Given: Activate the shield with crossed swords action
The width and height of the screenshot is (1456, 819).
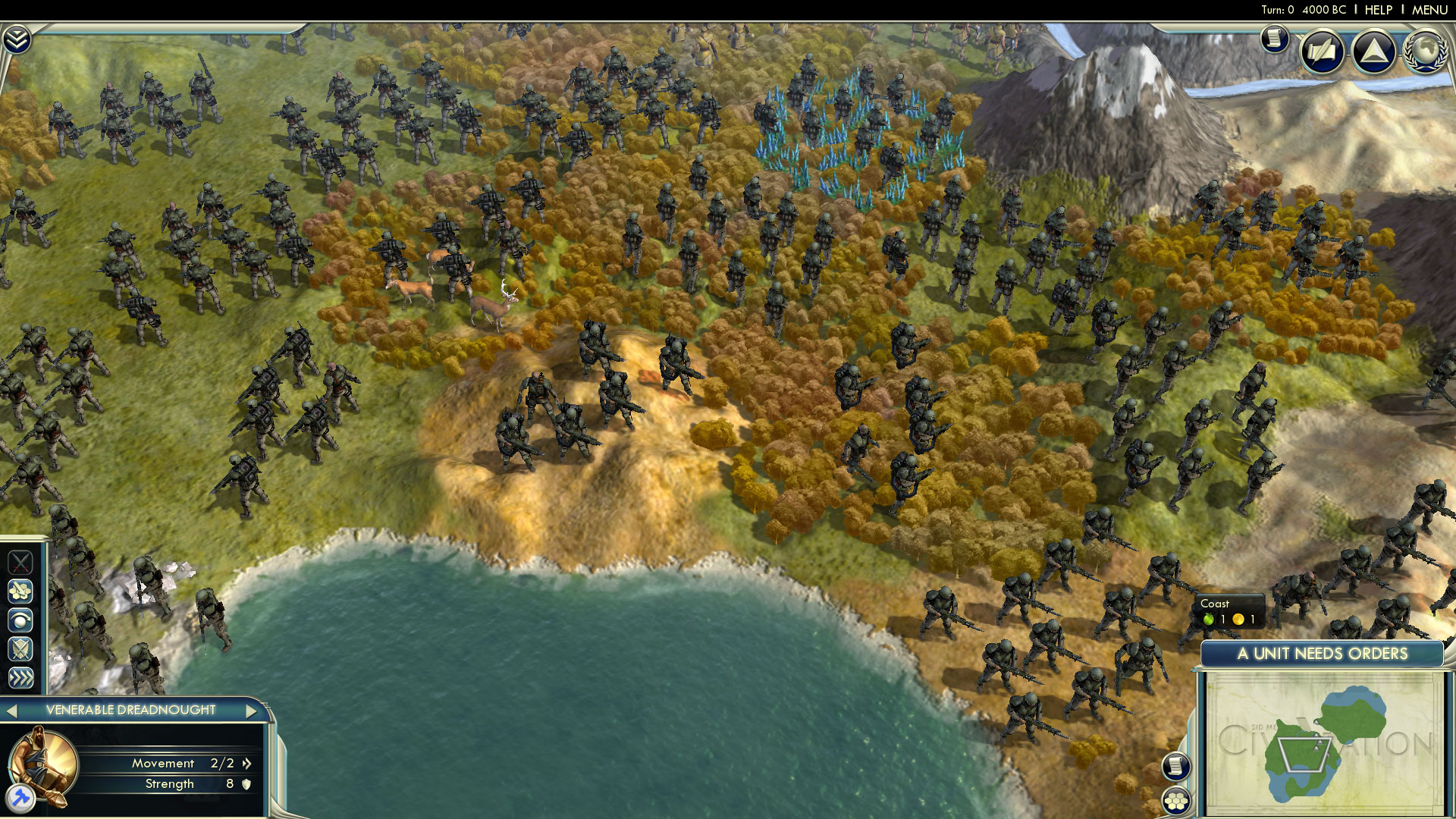Looking at the screenshot, I should click(x=20, y=649).
